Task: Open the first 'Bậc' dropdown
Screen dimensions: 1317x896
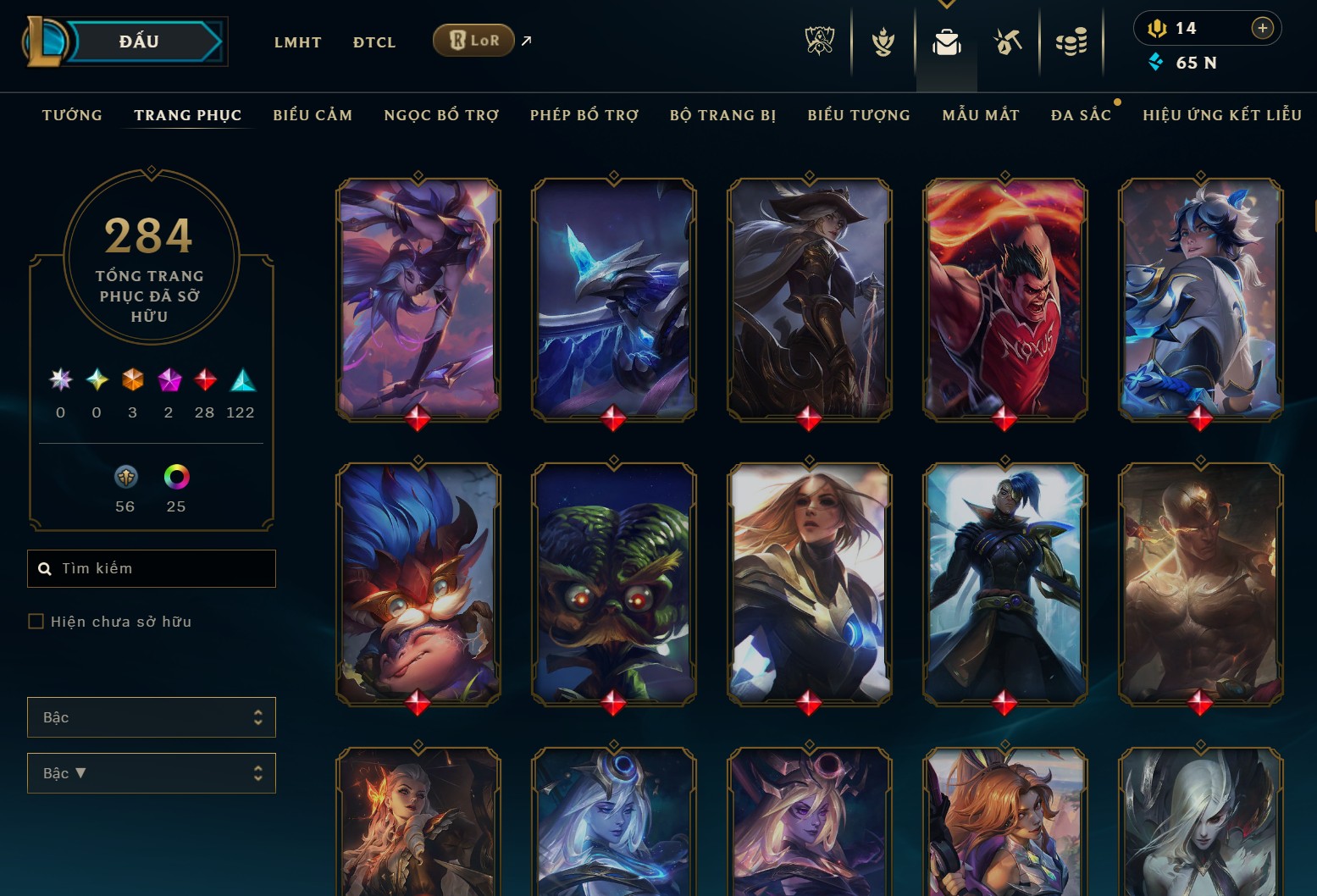Action: 151,716
